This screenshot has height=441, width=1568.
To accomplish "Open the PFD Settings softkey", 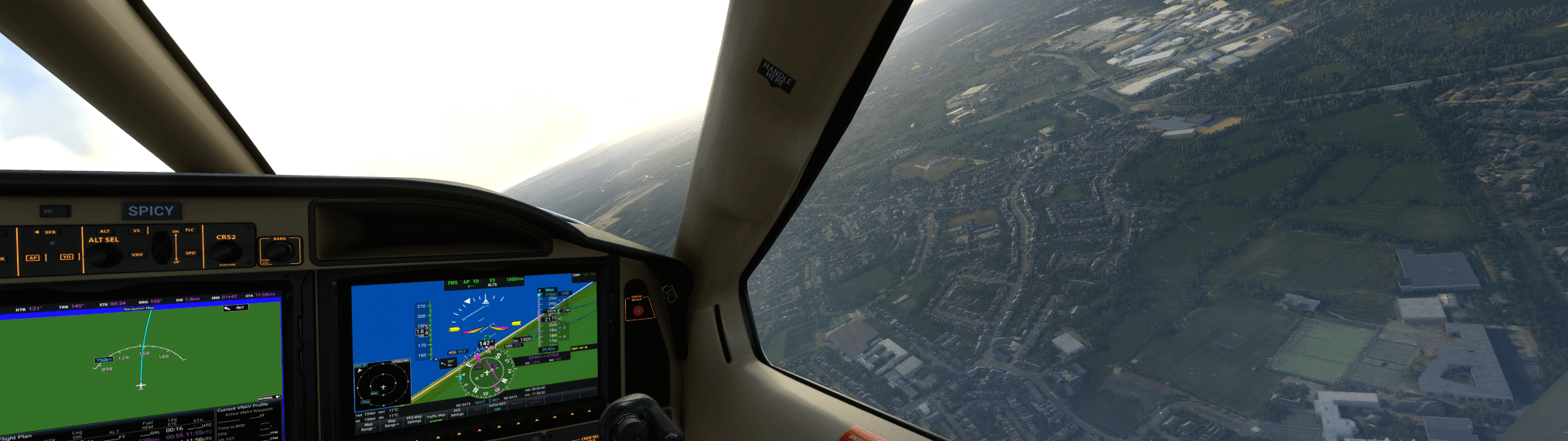I will (x=457, y=414).
